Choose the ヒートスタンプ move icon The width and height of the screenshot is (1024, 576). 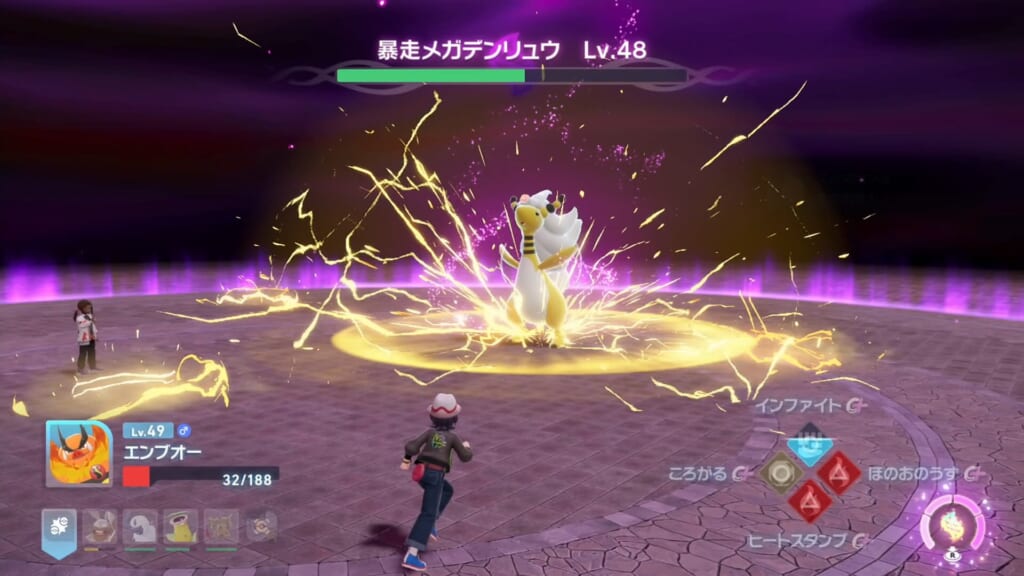click(808, 500)
